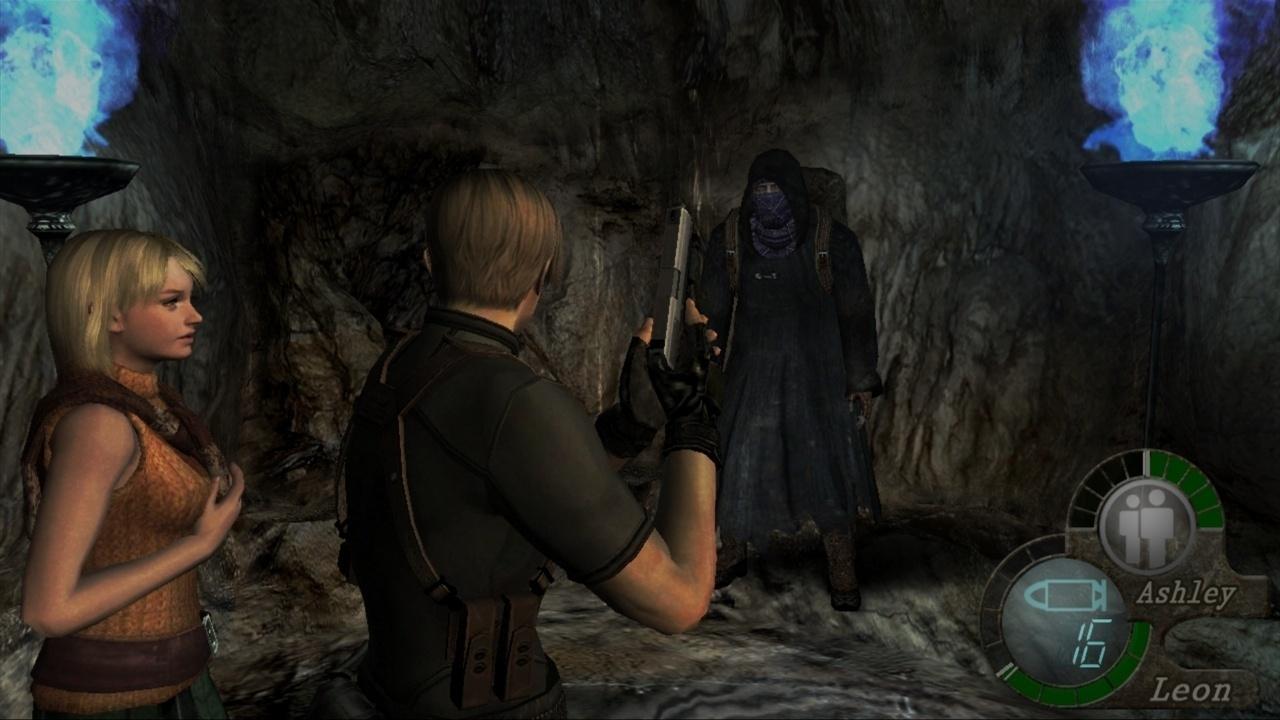Click the Leon name label
The height and width of the screenshot is (720, 1280).
click(1194, 688)
